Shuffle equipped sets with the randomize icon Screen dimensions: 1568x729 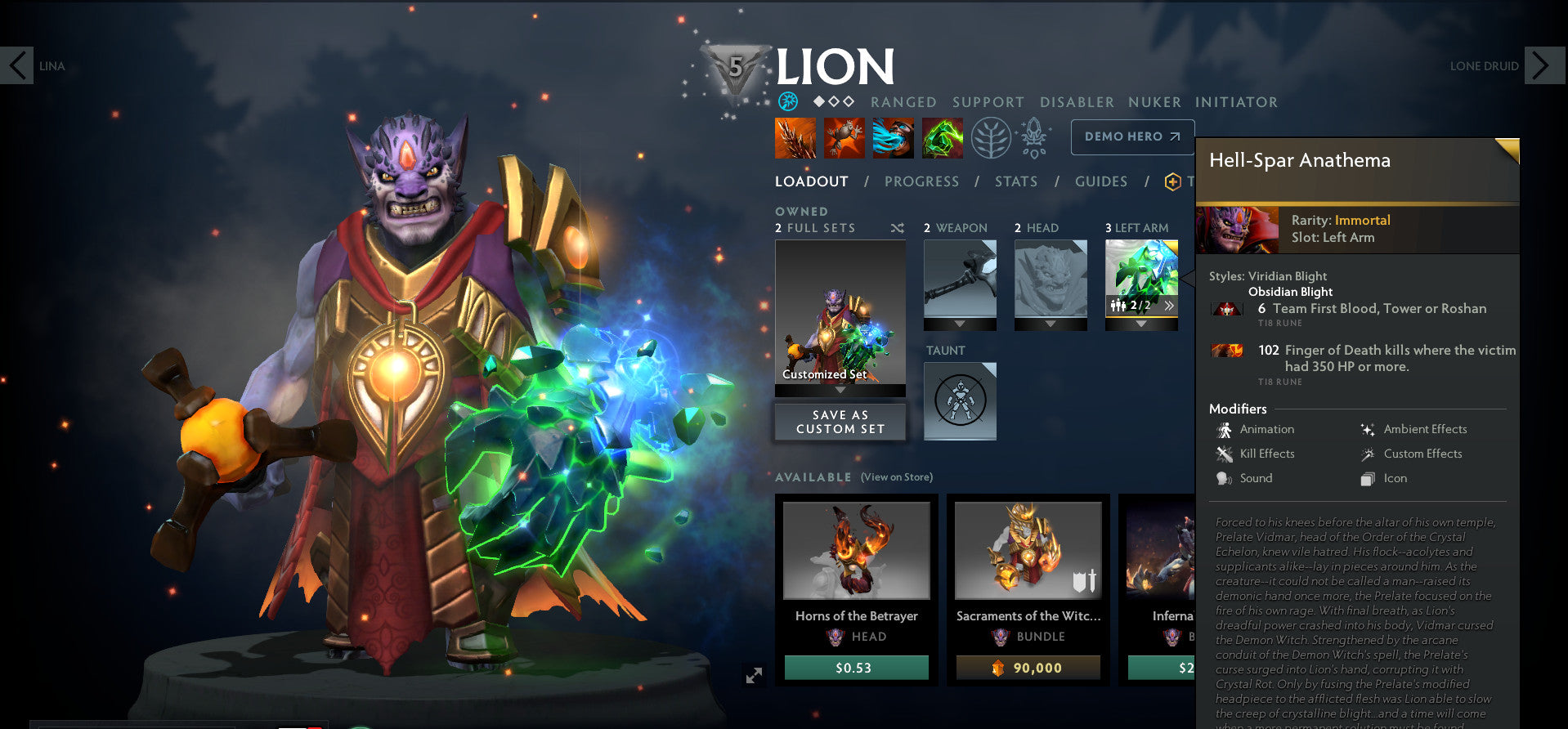897,228
